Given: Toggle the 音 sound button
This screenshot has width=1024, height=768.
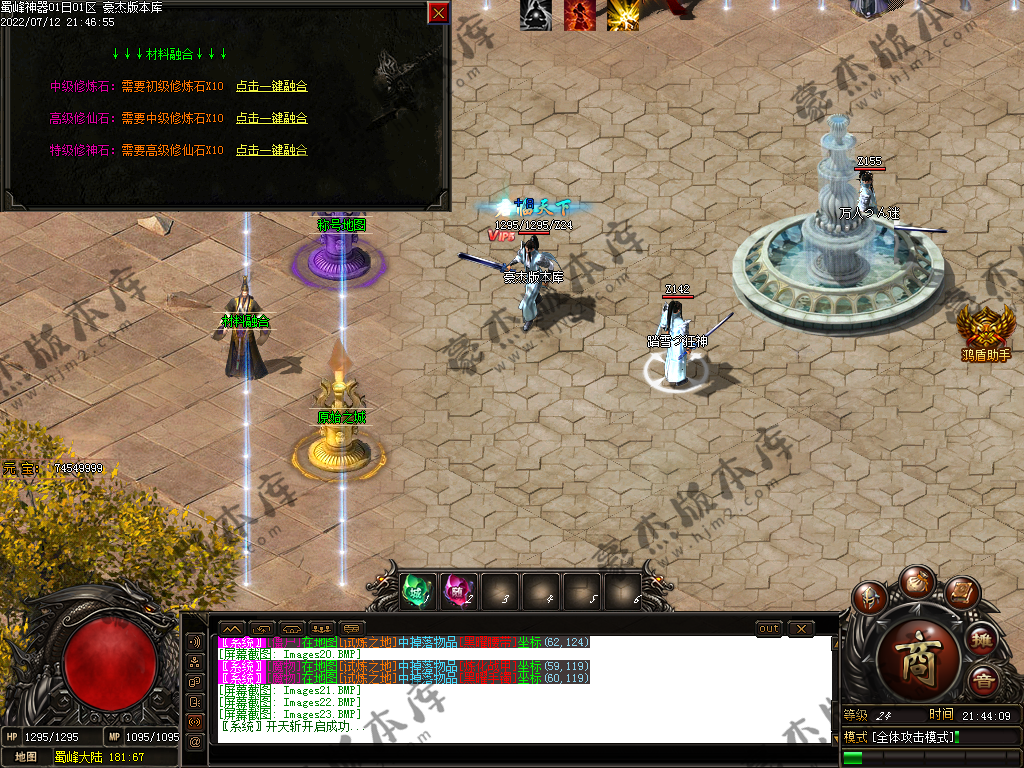Looking at the screenshot, I should [982, 681].
